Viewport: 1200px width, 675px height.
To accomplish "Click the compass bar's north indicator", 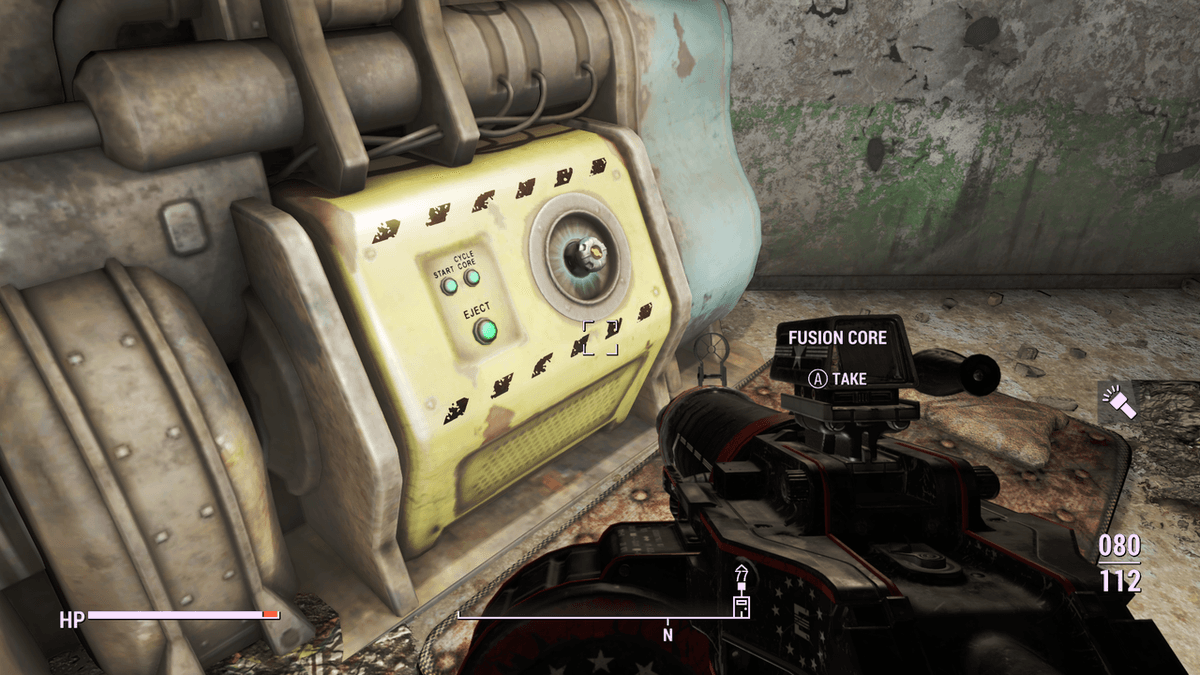I will click(x=668, y=634).
